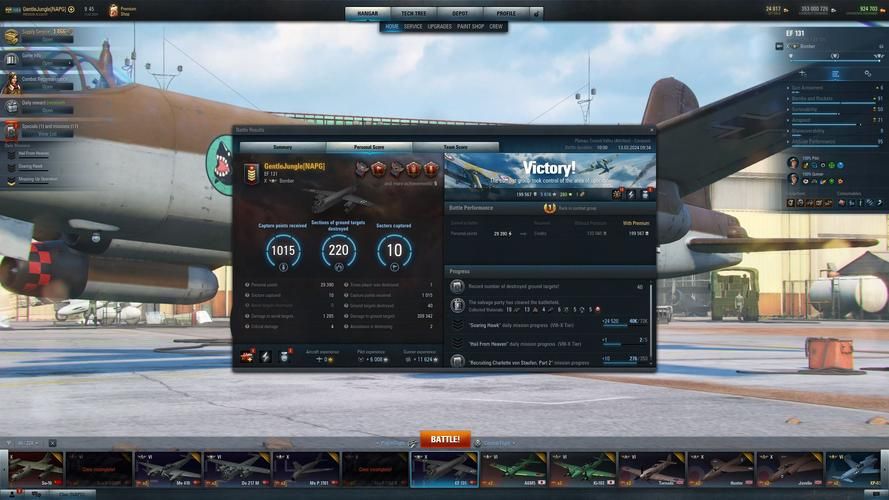
Task: Open the Crew submenu
Action: point(496,27)
